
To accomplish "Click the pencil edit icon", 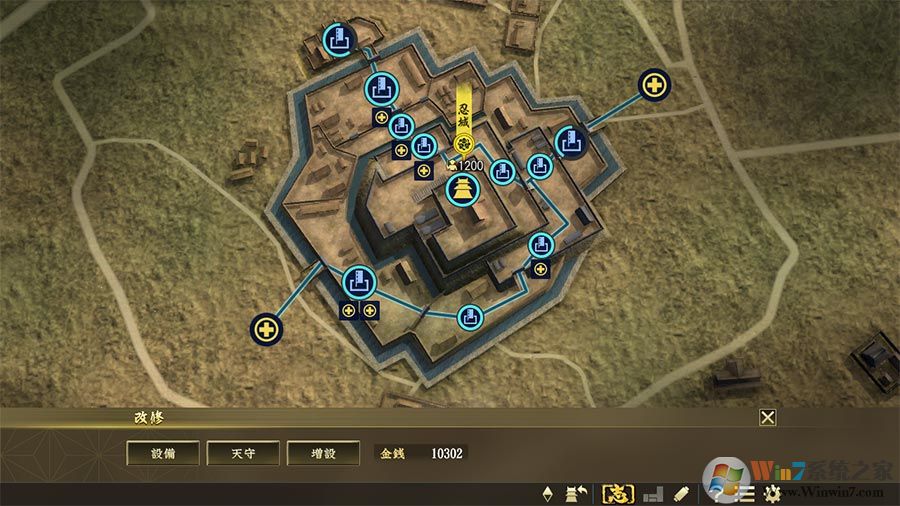I will pyautogui.click(x=682, y=493).
